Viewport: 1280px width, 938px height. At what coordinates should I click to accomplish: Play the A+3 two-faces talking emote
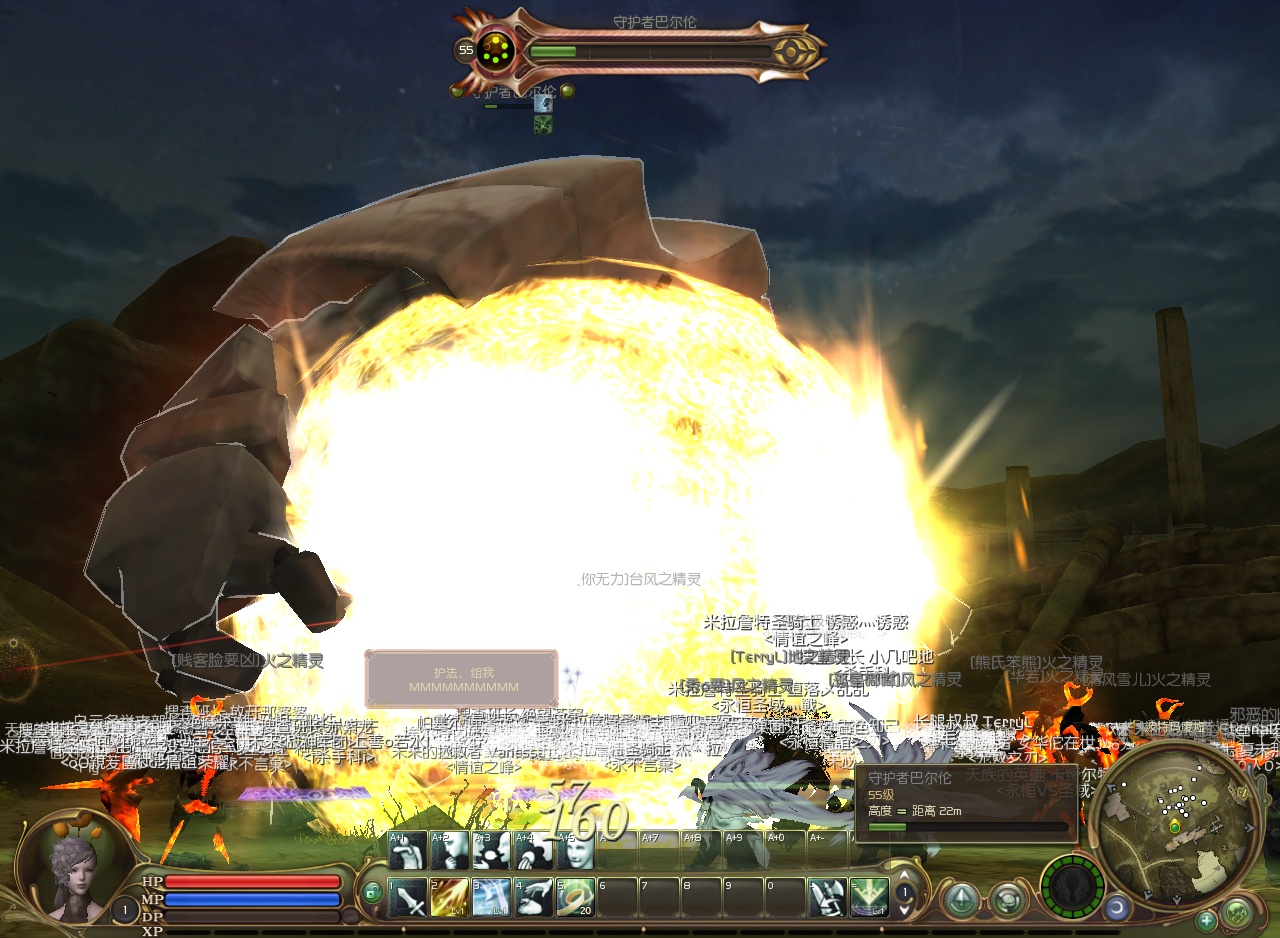pyautogui.click(x=491, y=850)
